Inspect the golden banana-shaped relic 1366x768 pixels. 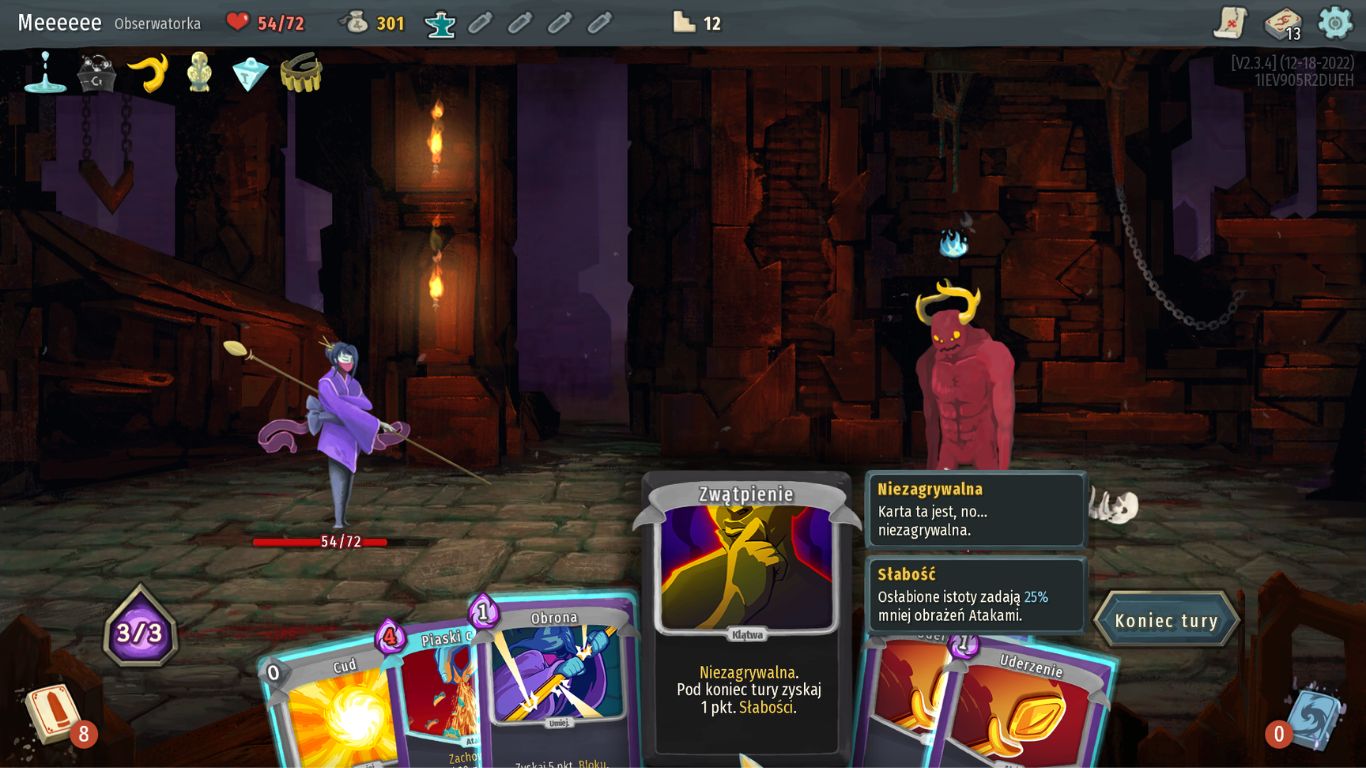click(148, 73)
